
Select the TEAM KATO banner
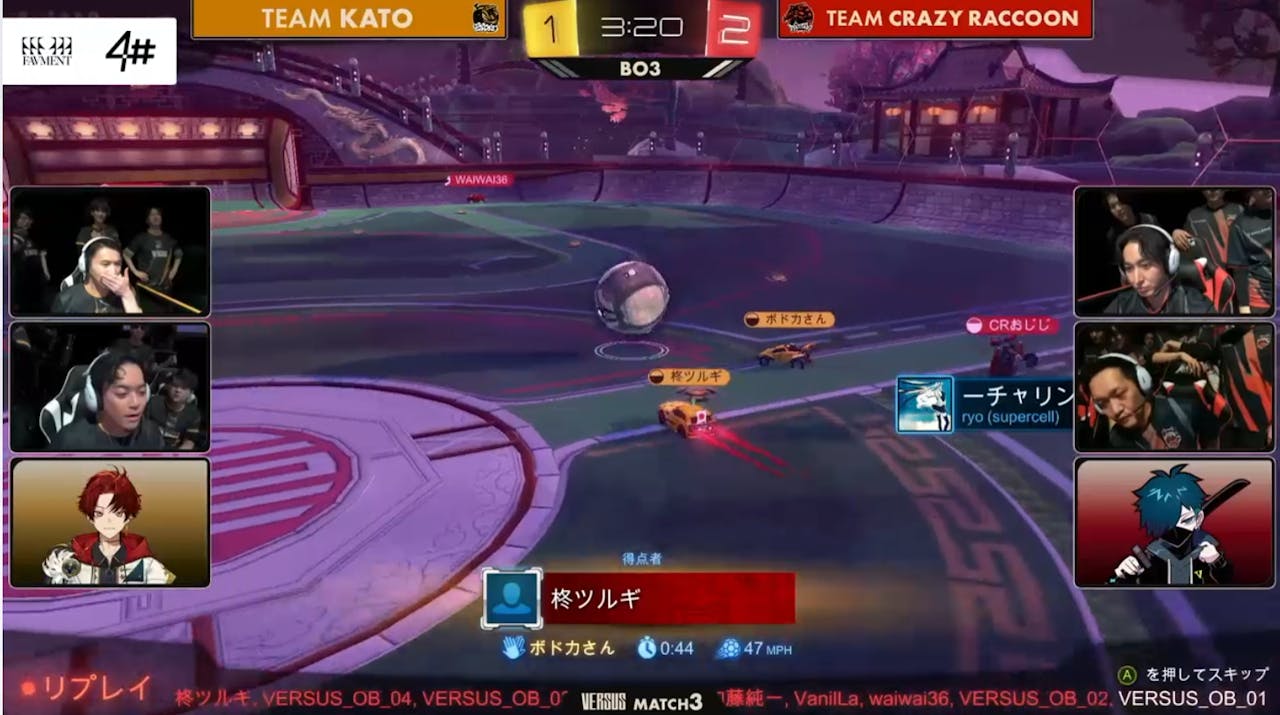pos(348,19)
